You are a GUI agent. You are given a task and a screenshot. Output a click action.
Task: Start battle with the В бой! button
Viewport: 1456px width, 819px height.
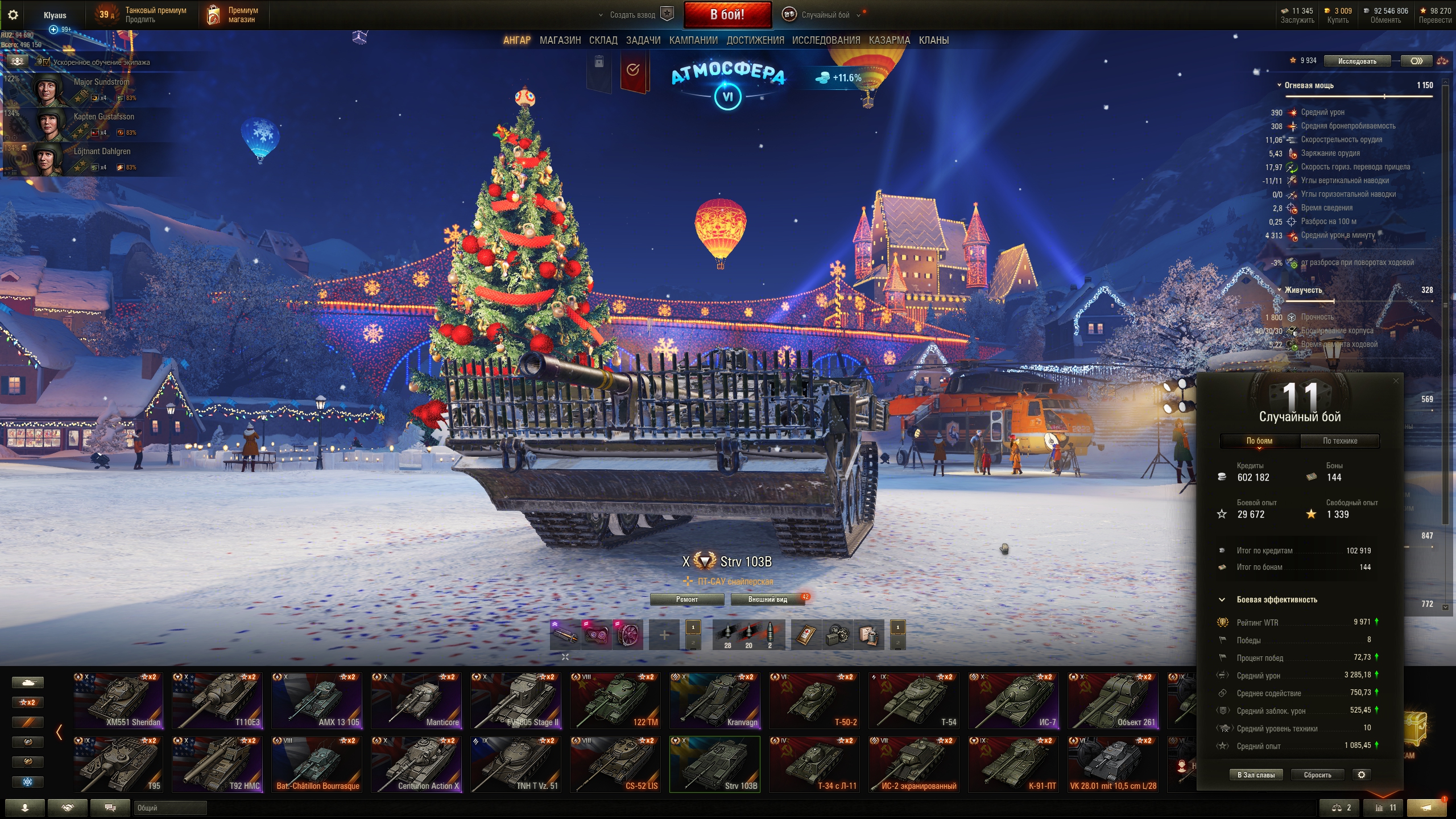[727, 15]
